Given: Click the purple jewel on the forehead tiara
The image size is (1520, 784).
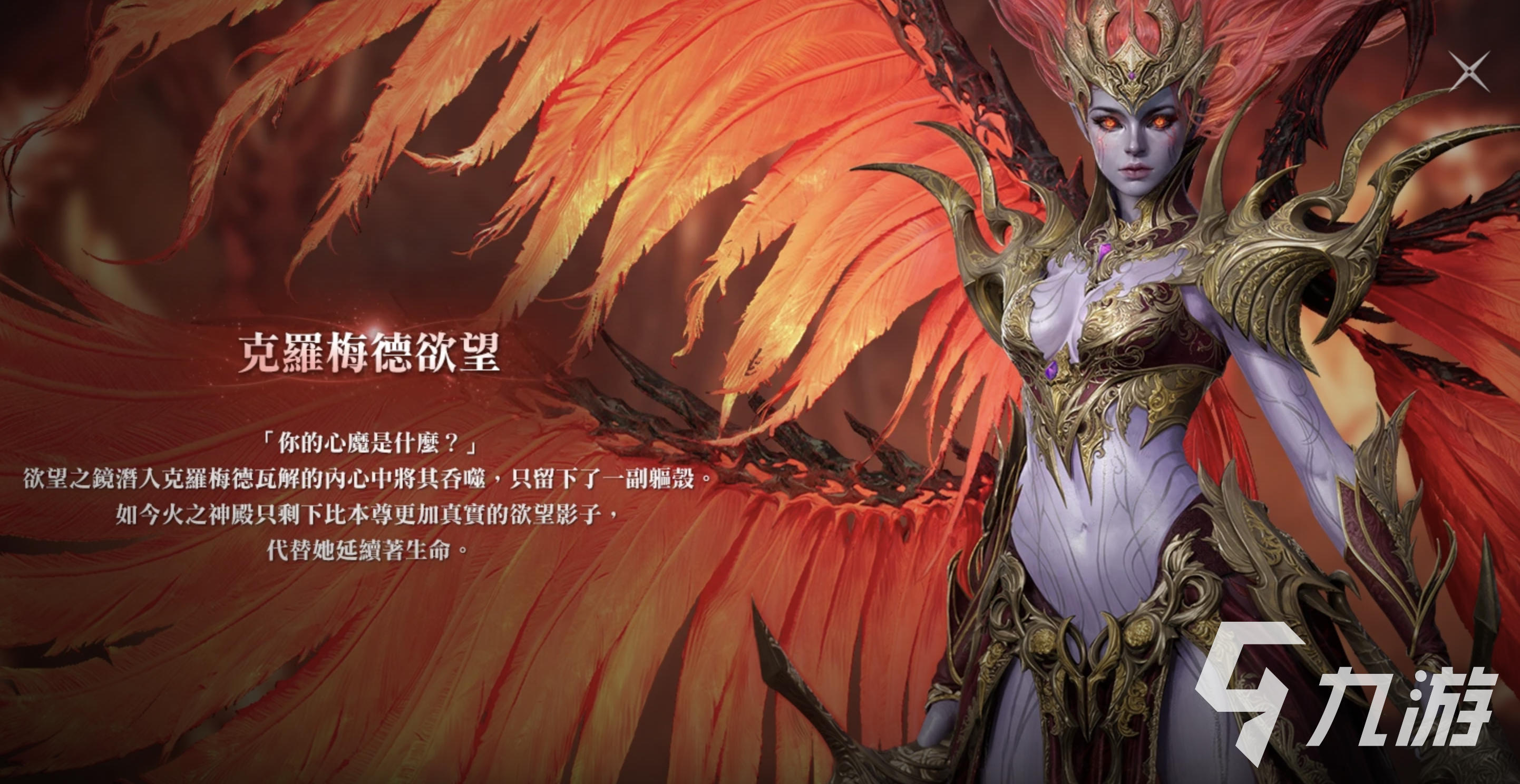Looking at the screenshot, I should click(1132, 75).
